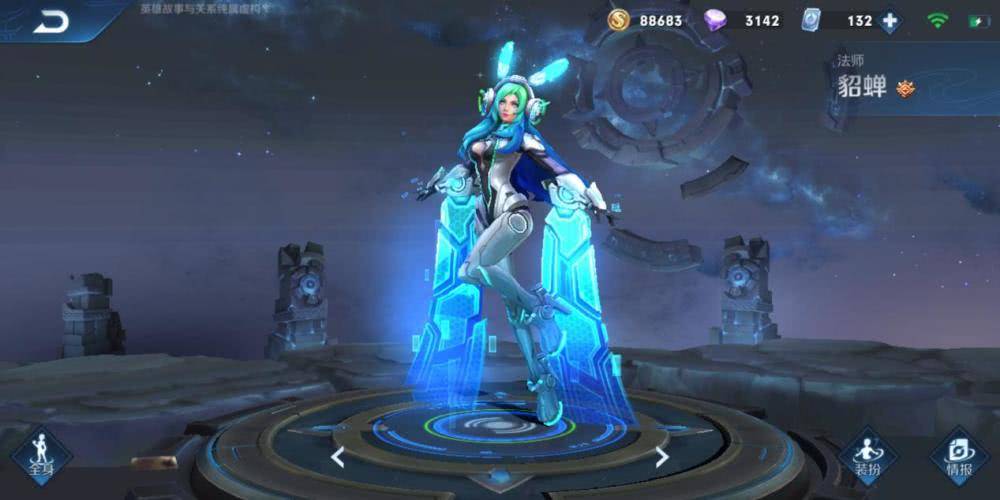This screenshot has width=1000, height=500.
Task: Open the 装扮 dress-up menu
Action: click(x=866, y=456)
